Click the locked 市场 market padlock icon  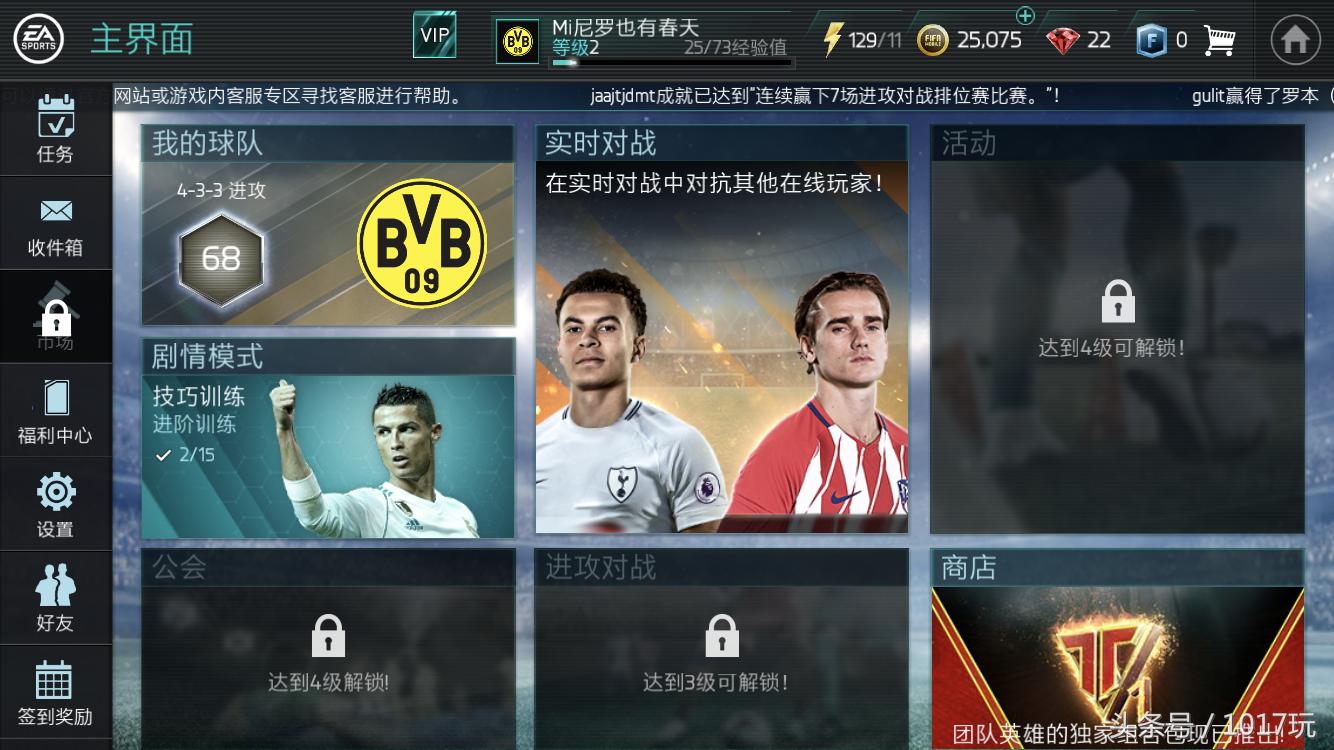coord(55,315)
